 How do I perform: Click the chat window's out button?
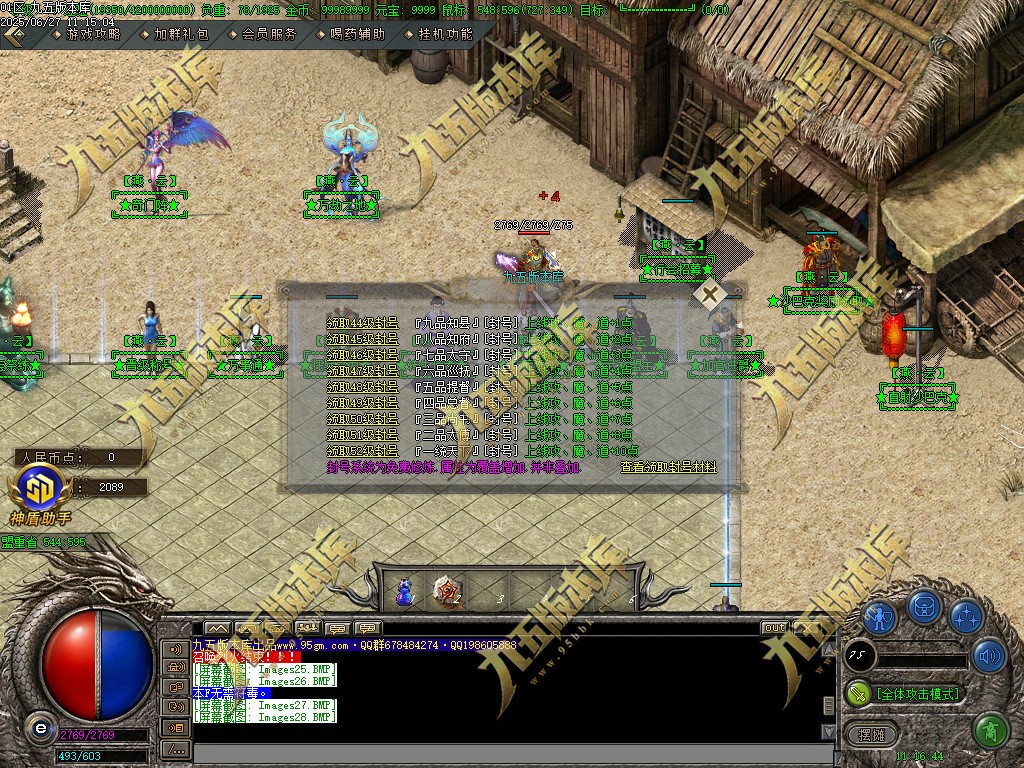pos(774,628)
